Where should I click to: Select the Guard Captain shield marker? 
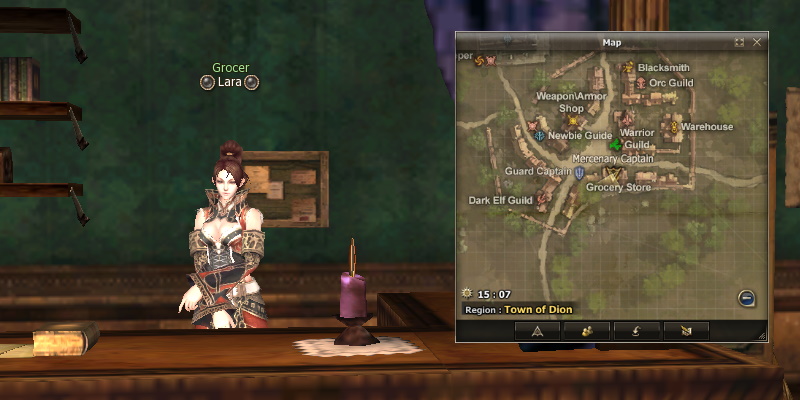(x=579, y=172)
